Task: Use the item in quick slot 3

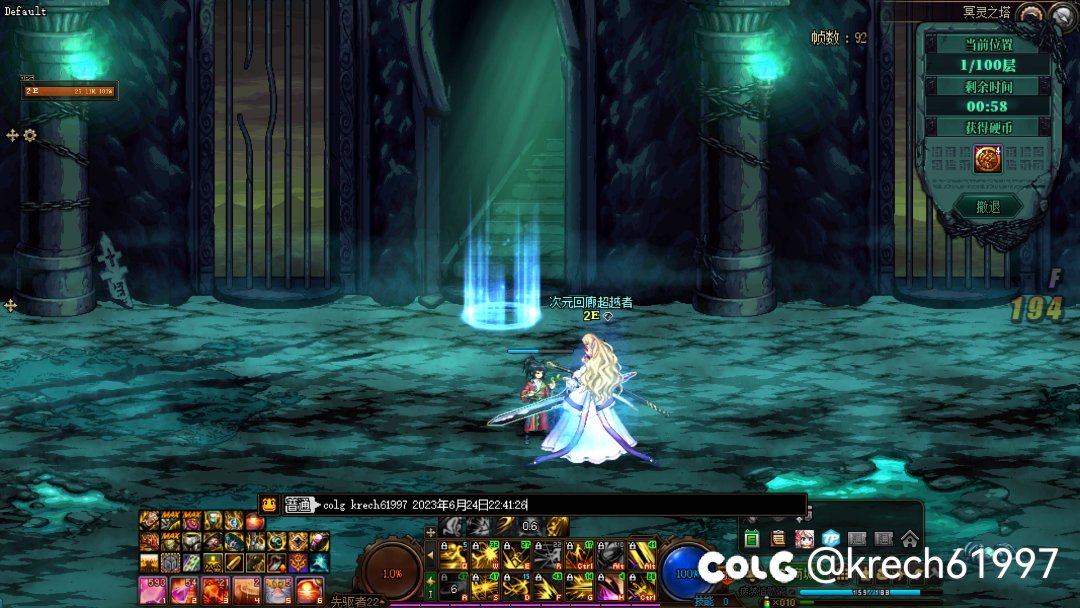Action: [216, 590]
